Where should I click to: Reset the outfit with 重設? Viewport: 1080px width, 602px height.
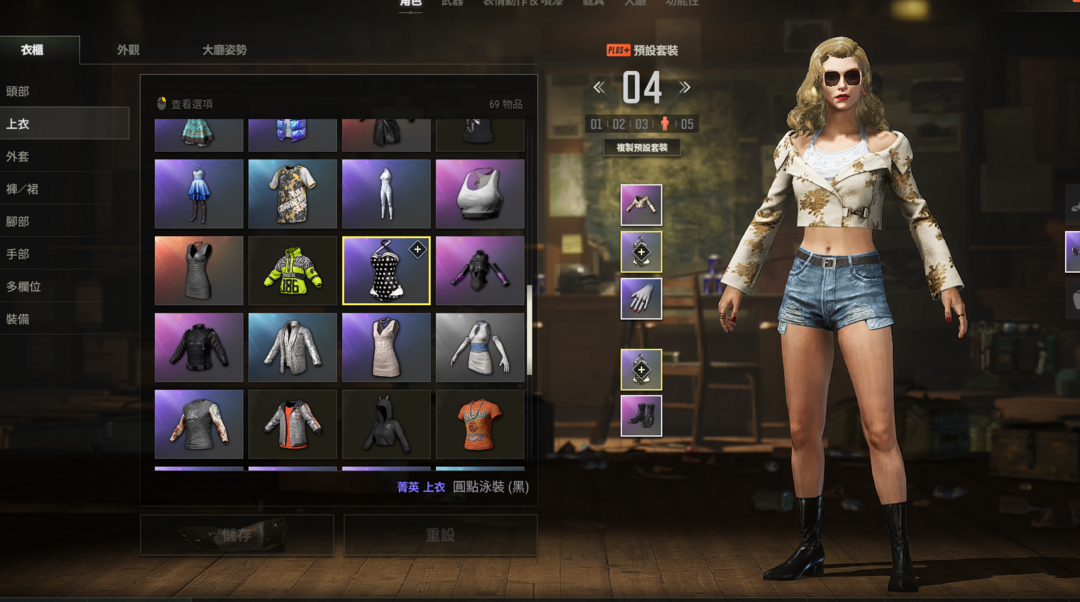pos(440,535)
